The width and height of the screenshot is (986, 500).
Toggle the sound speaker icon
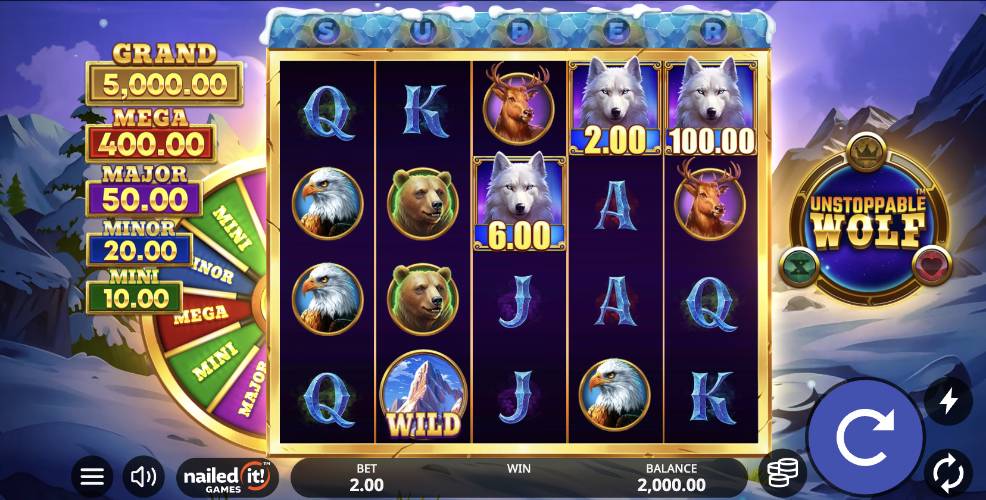tap(144, 476)
